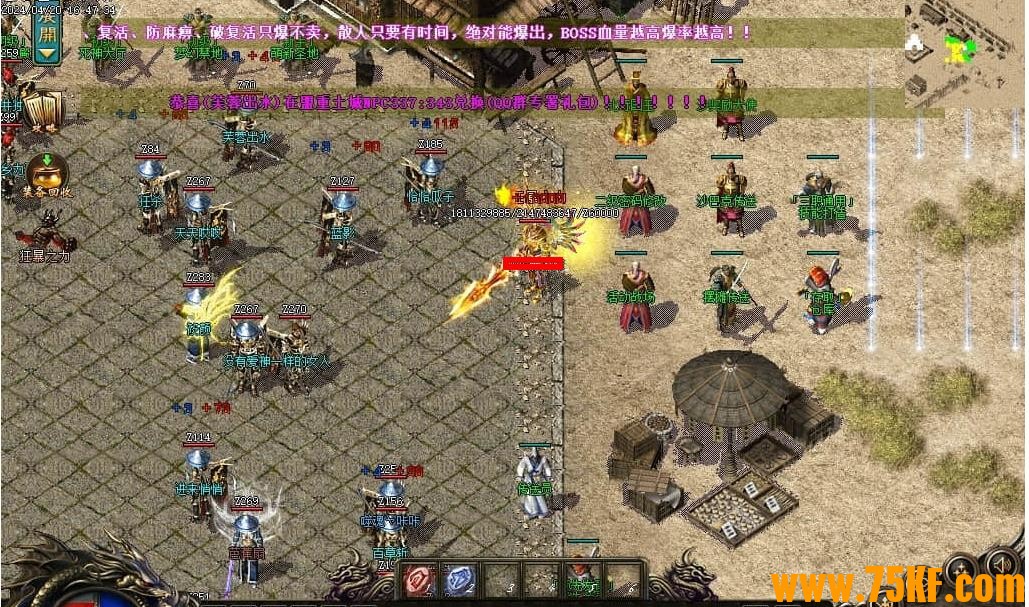Screen dimensions: 1029x607
Task: Use the blue item in hotbar slot 2
Action: 459,580
